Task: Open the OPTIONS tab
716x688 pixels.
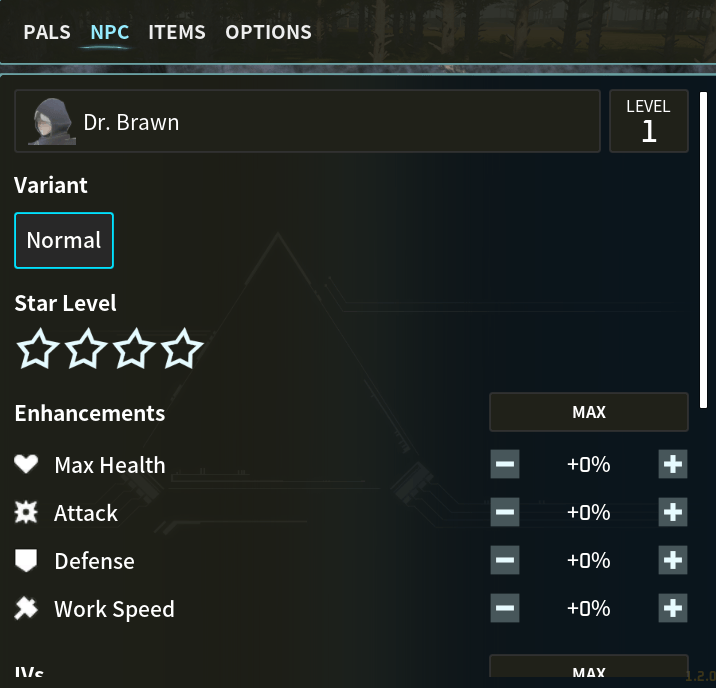Action: pyautogui.click(x=268, y=32)
